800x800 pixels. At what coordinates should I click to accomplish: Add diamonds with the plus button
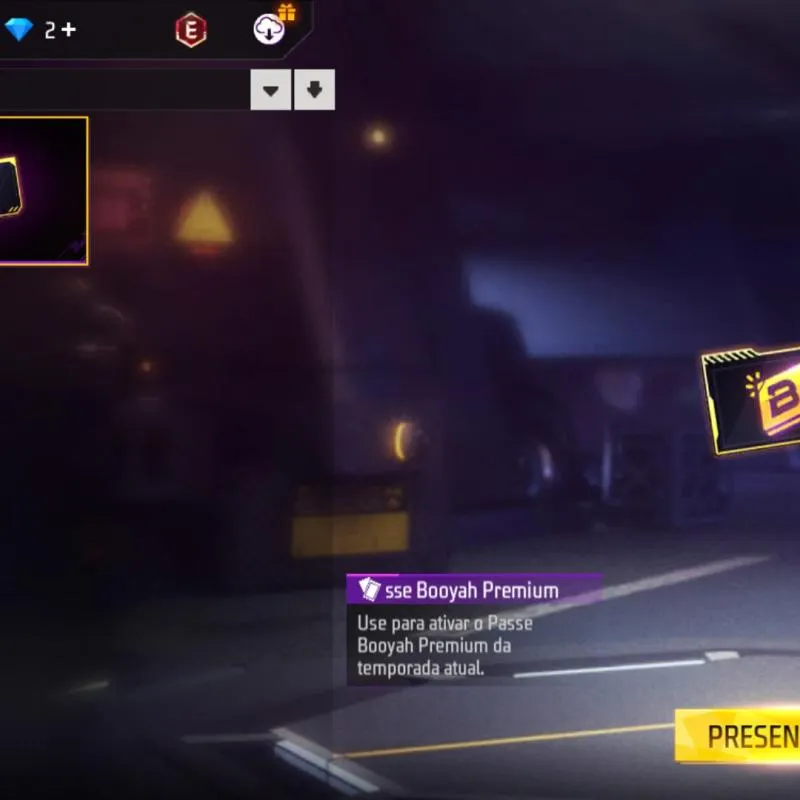(x=68, y=29)
